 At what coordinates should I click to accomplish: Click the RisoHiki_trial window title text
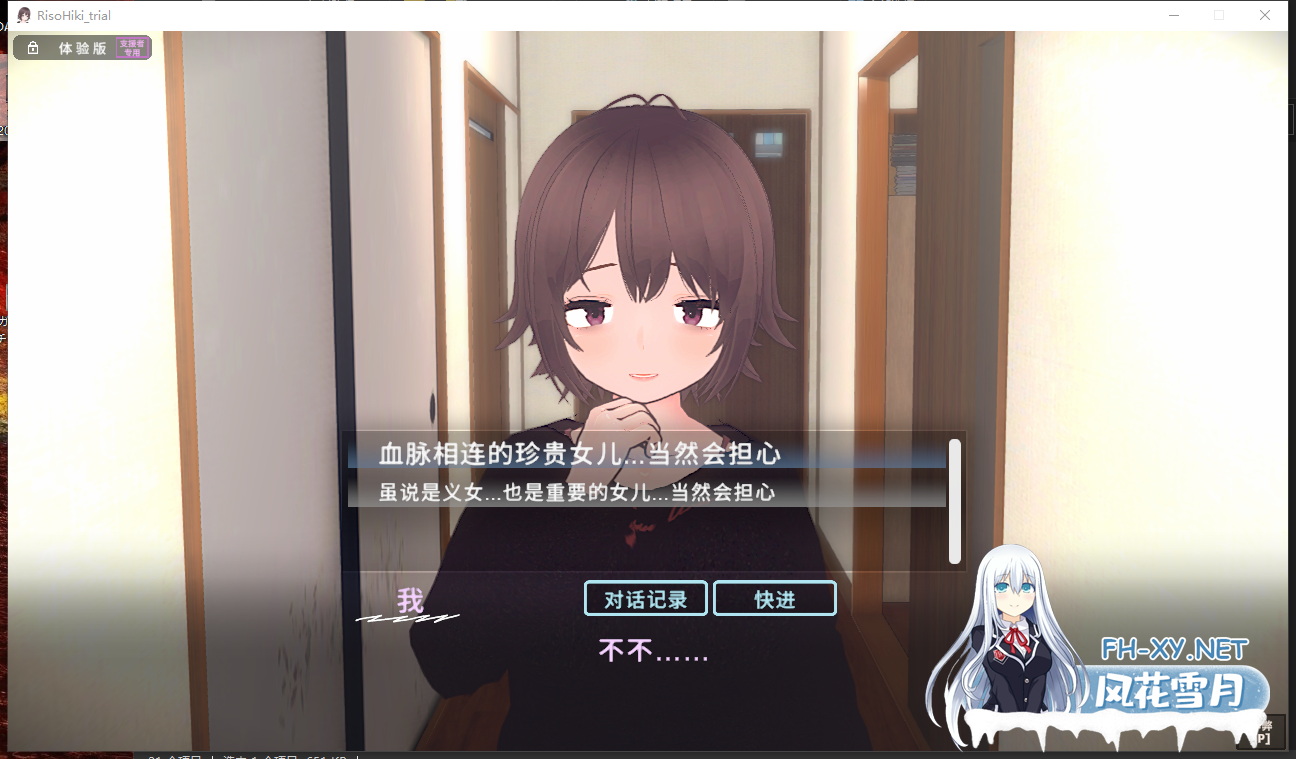74,14
